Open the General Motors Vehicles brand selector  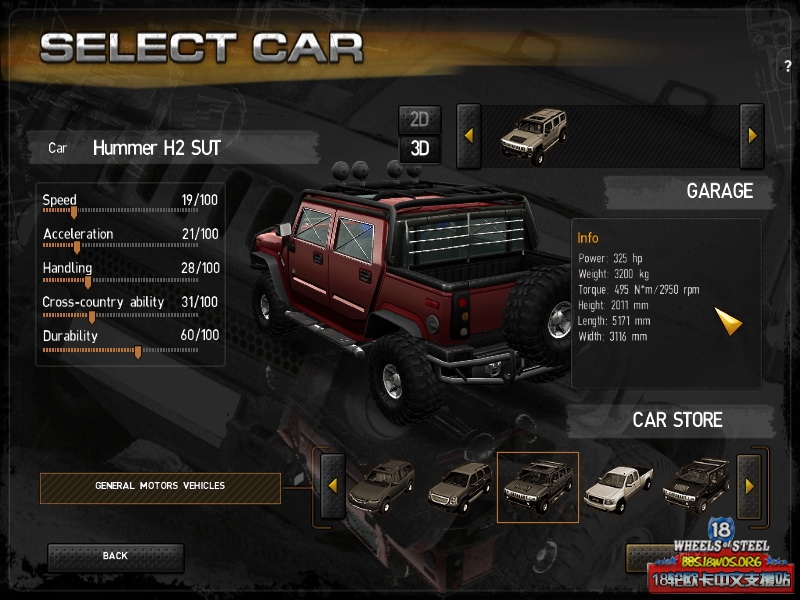tap(160, 487)
